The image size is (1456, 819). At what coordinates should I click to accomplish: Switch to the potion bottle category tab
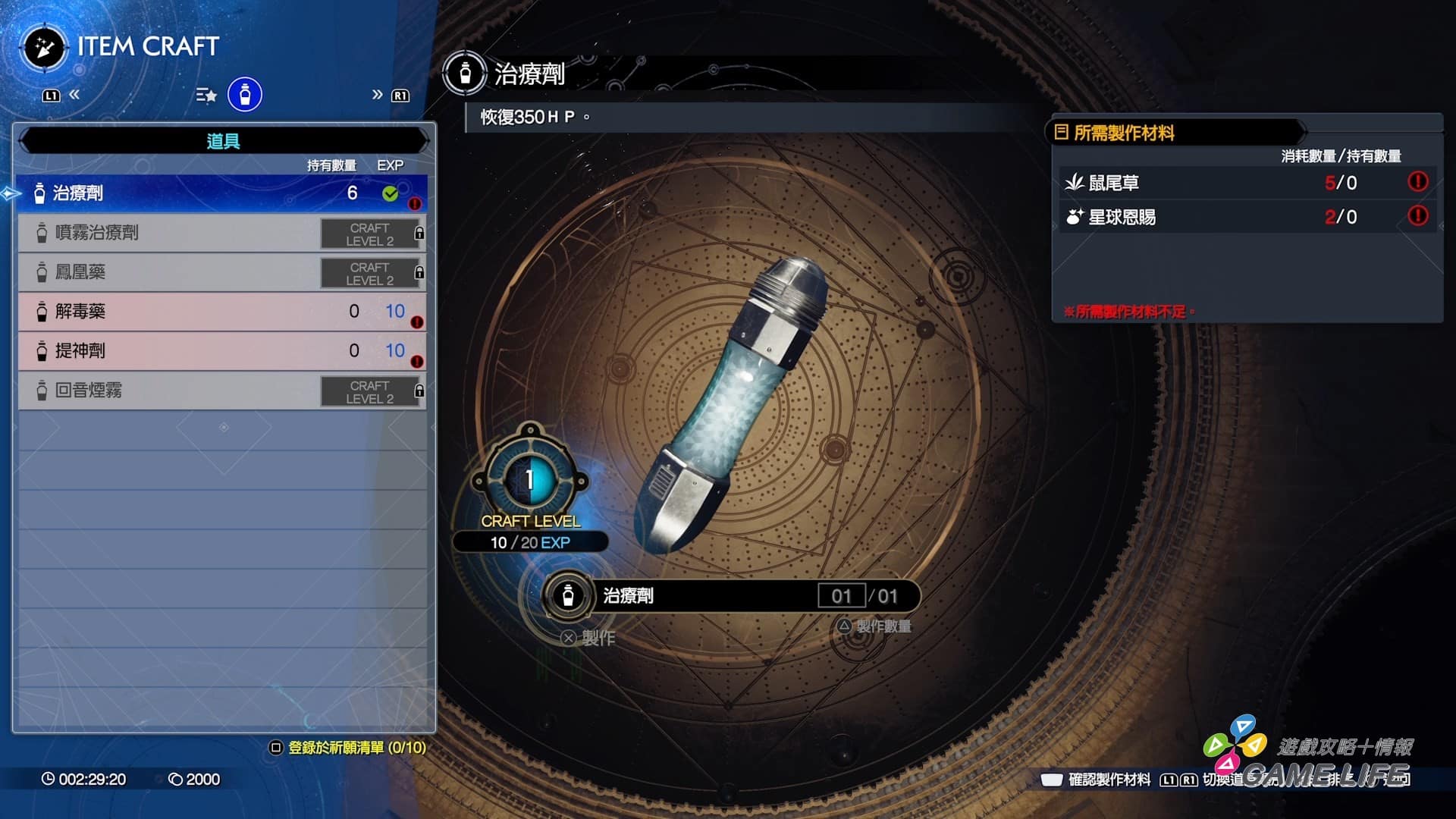pos(245,95)
